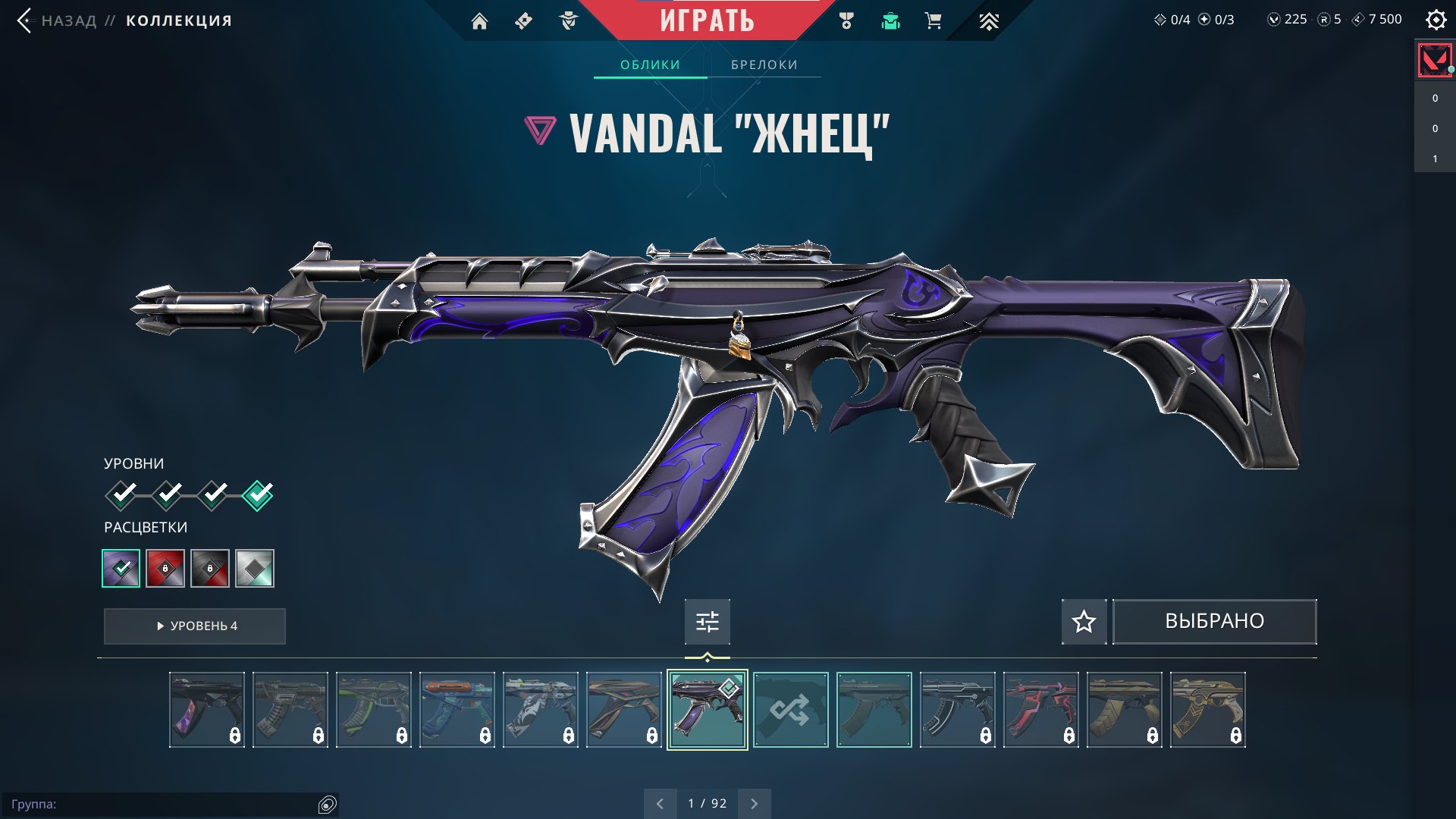Viewport: 1456px width, 819px height.
Task: Open the Career medal icon
Action: (848, 20)
